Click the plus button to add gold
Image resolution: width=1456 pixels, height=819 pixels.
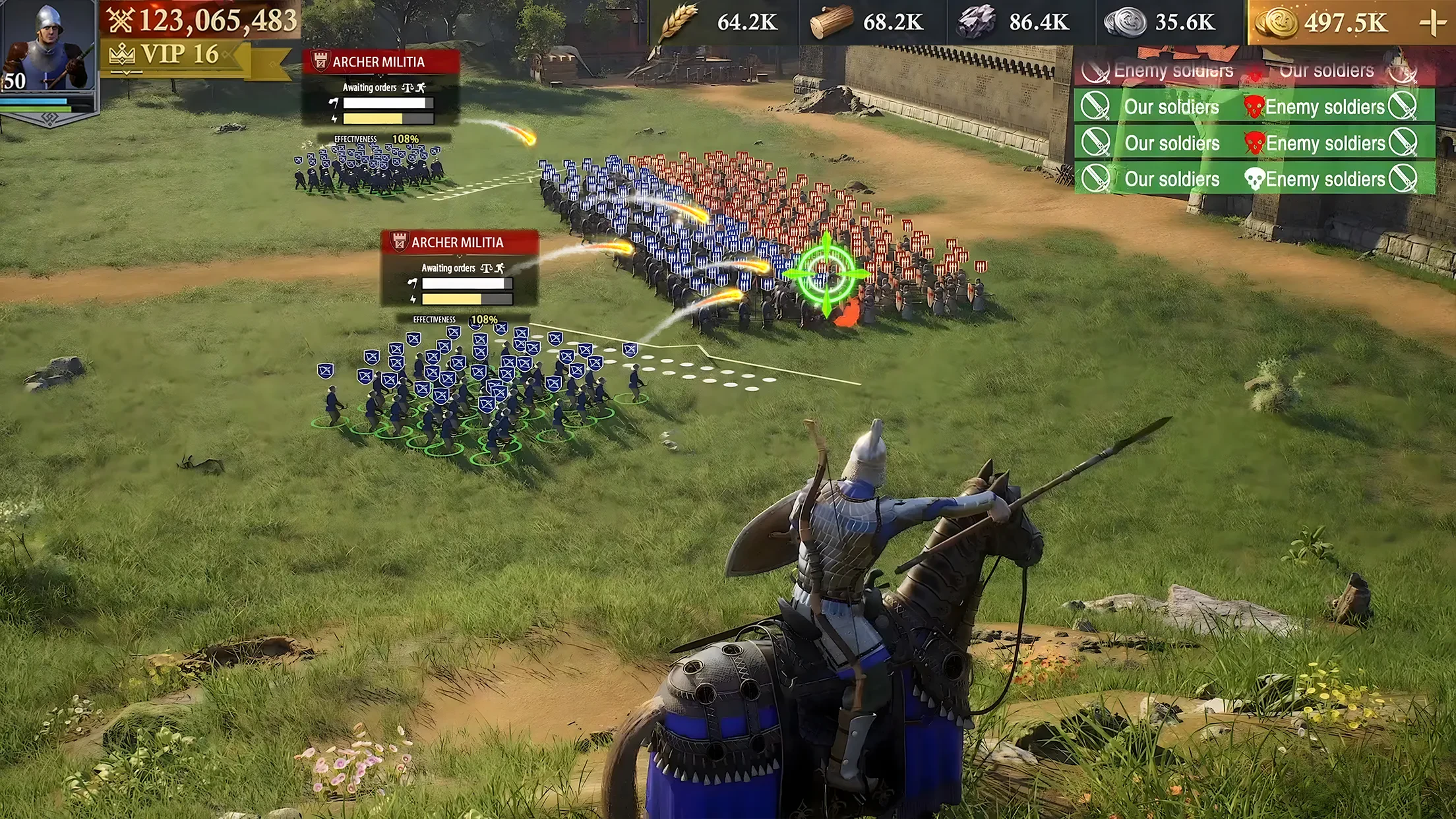point(1432,23)
